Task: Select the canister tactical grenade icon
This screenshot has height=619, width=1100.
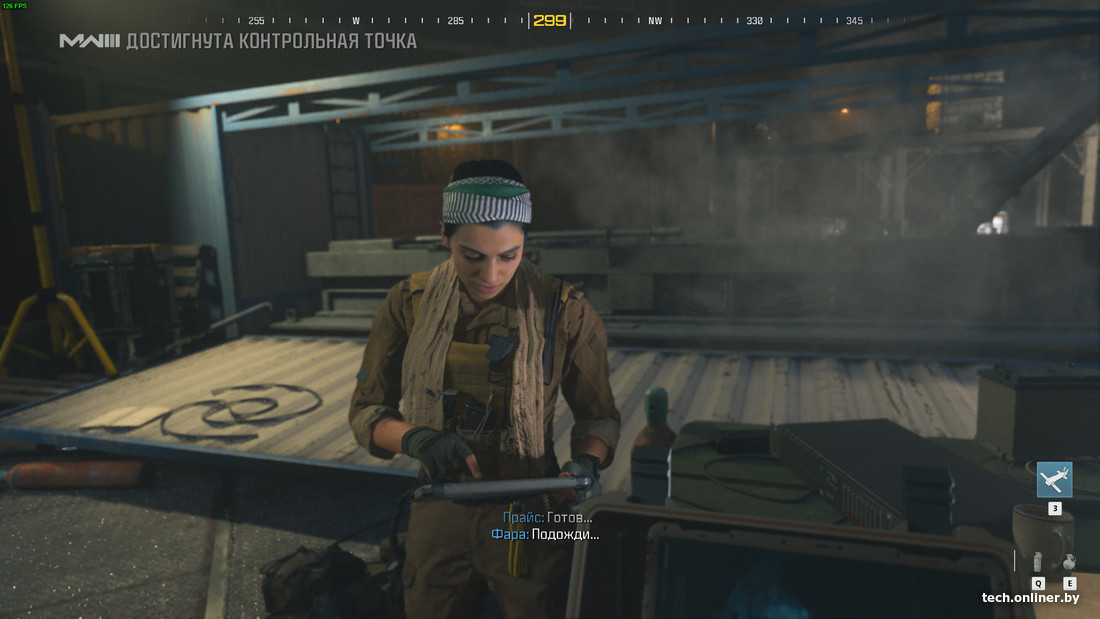Action: [1038, 562]
